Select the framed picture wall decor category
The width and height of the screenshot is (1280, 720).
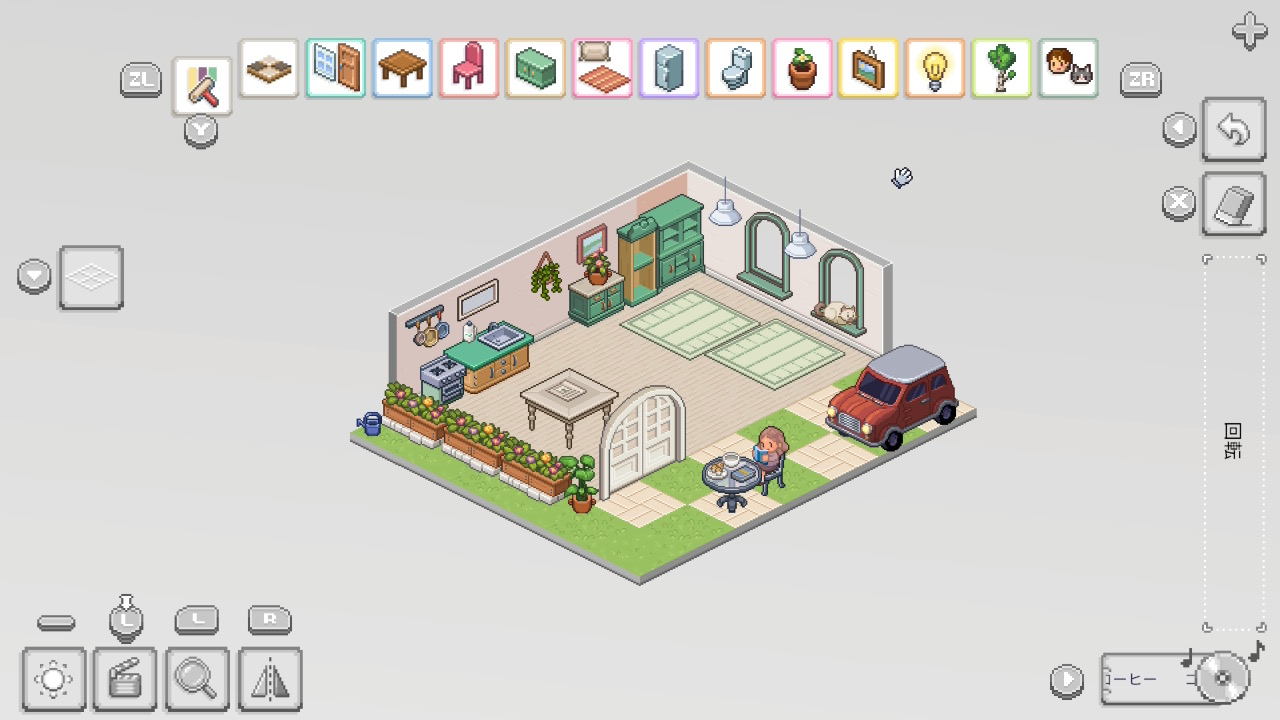[868, 68]
